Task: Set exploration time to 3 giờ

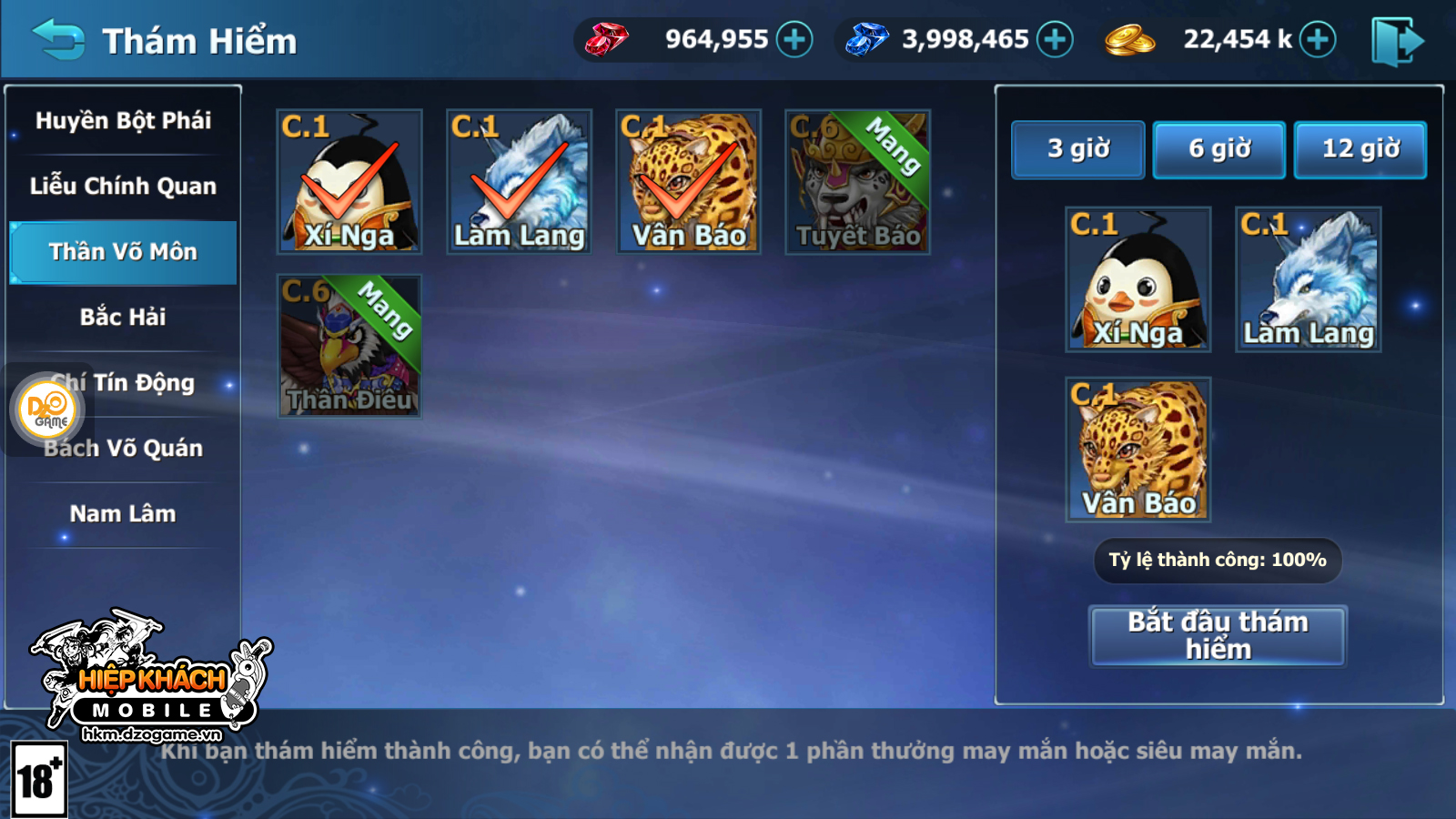Action: click(x=1078, y=149)
